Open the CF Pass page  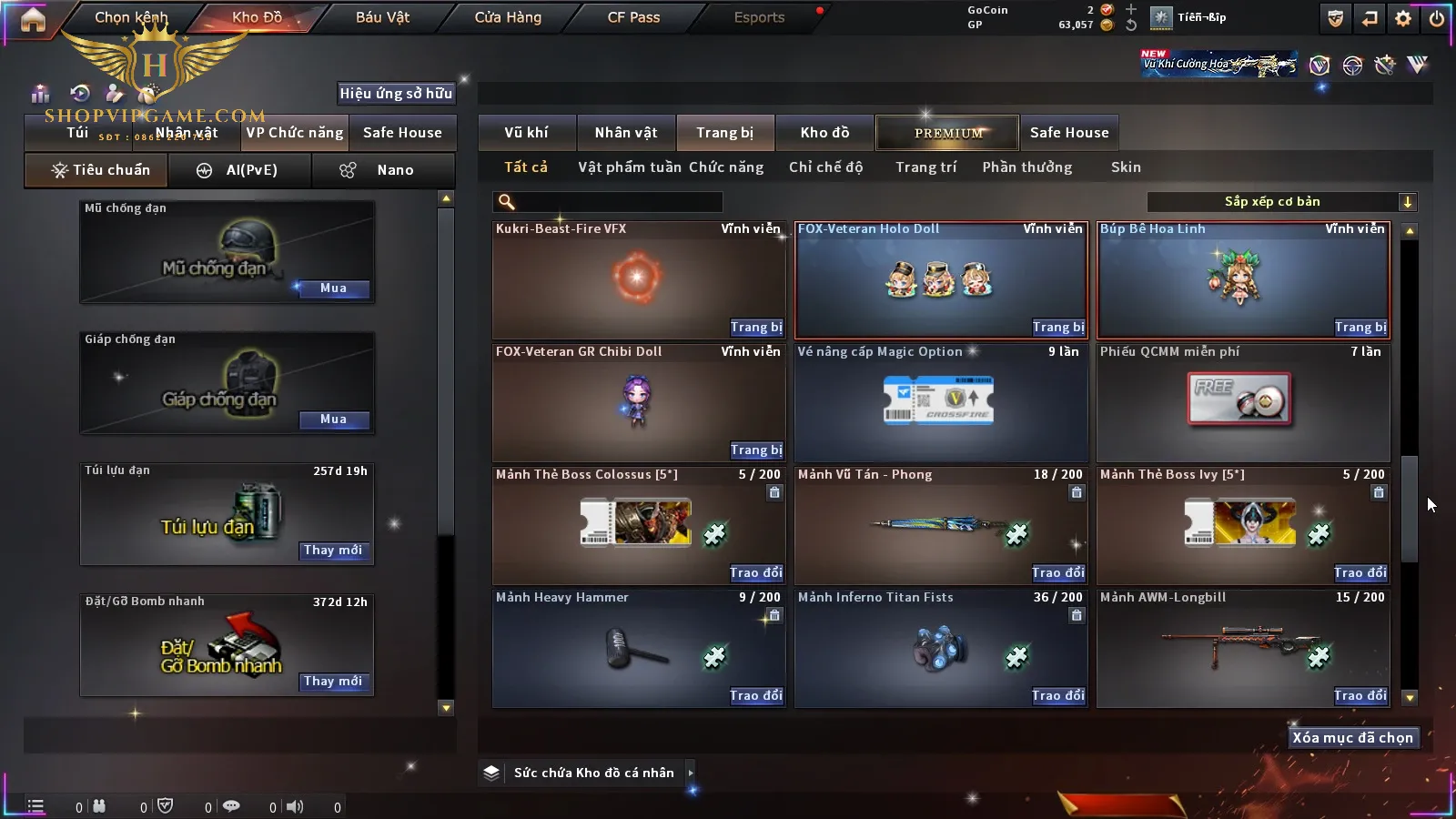point(633,17)
